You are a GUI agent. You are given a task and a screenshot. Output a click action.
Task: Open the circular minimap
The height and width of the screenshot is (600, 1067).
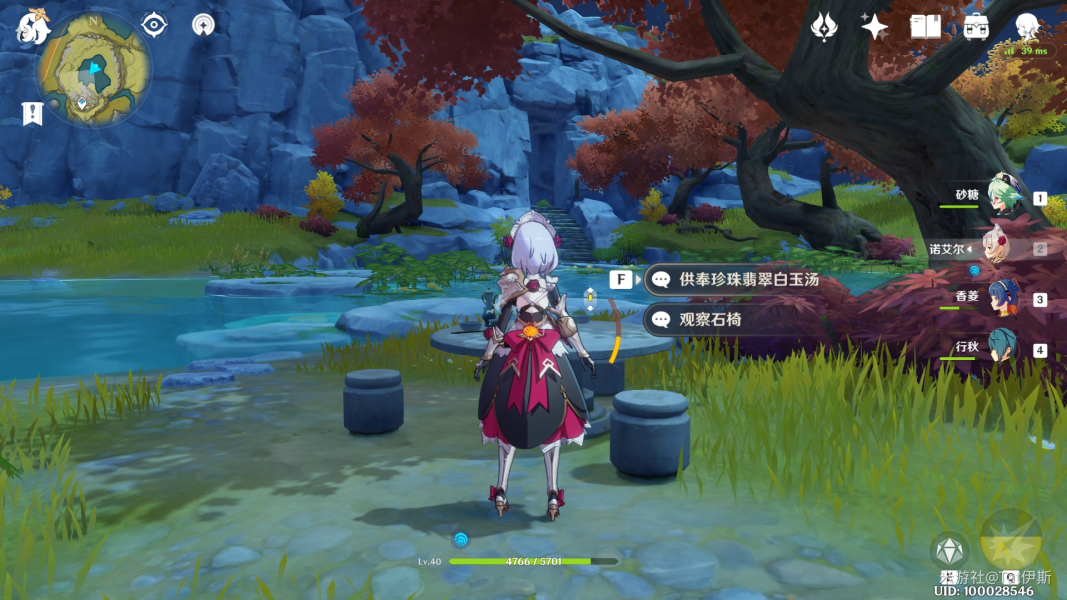94,69
